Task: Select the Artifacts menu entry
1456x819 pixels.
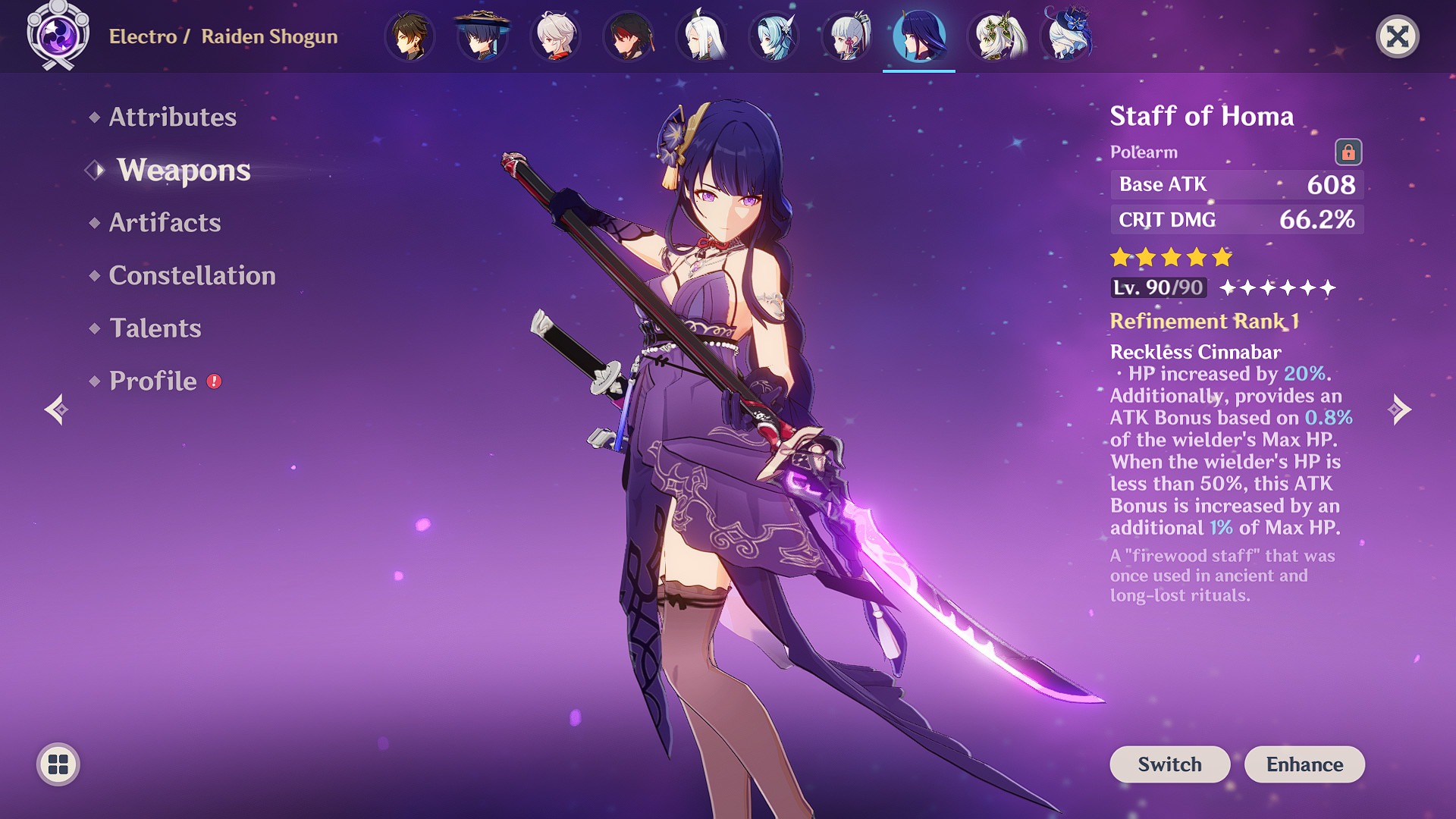Action: coord(165,222)
